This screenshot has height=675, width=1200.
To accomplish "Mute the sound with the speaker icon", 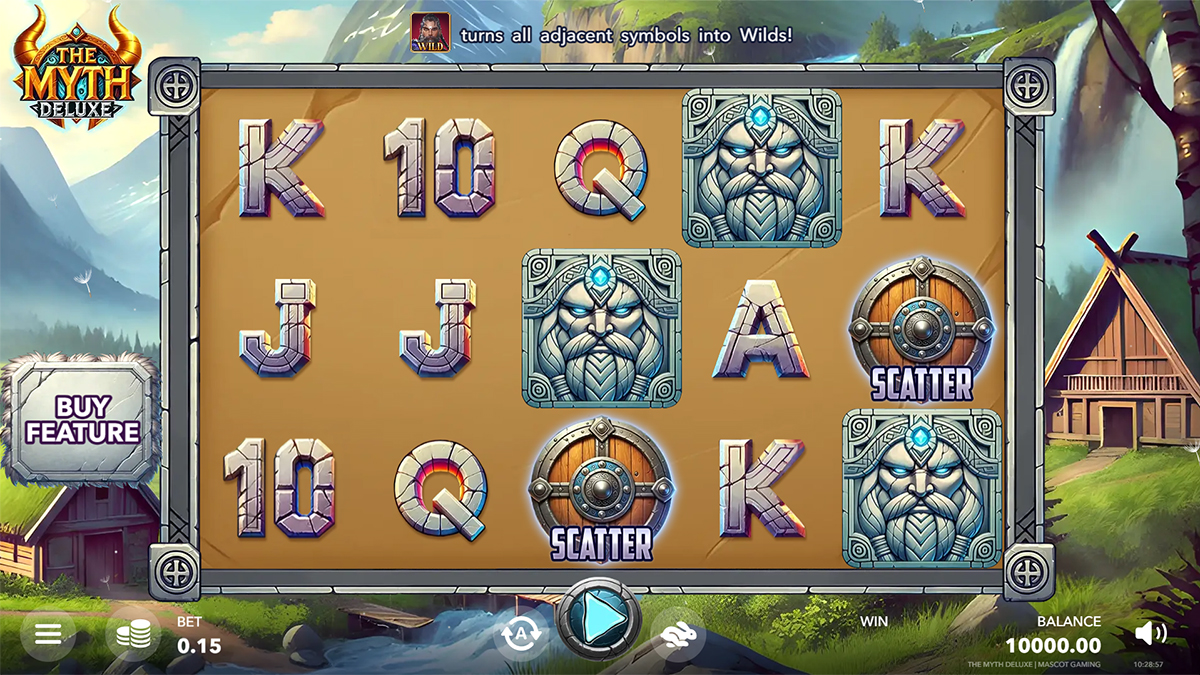I will 1151,632.
